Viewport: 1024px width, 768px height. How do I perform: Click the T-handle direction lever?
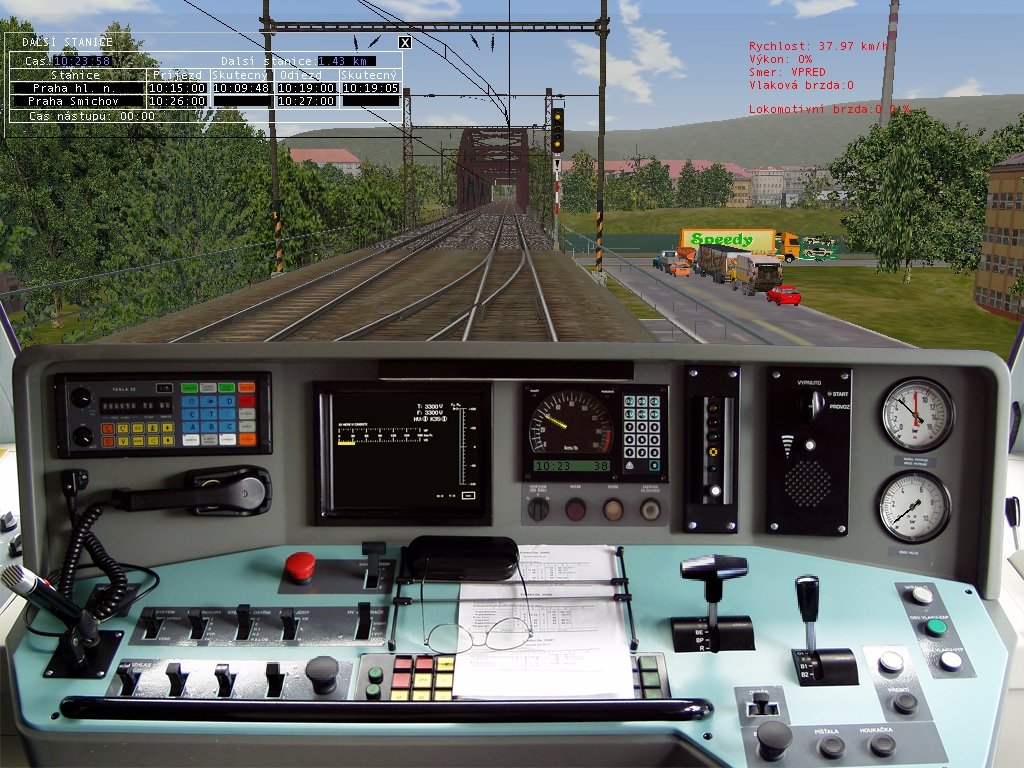[713, 569]
